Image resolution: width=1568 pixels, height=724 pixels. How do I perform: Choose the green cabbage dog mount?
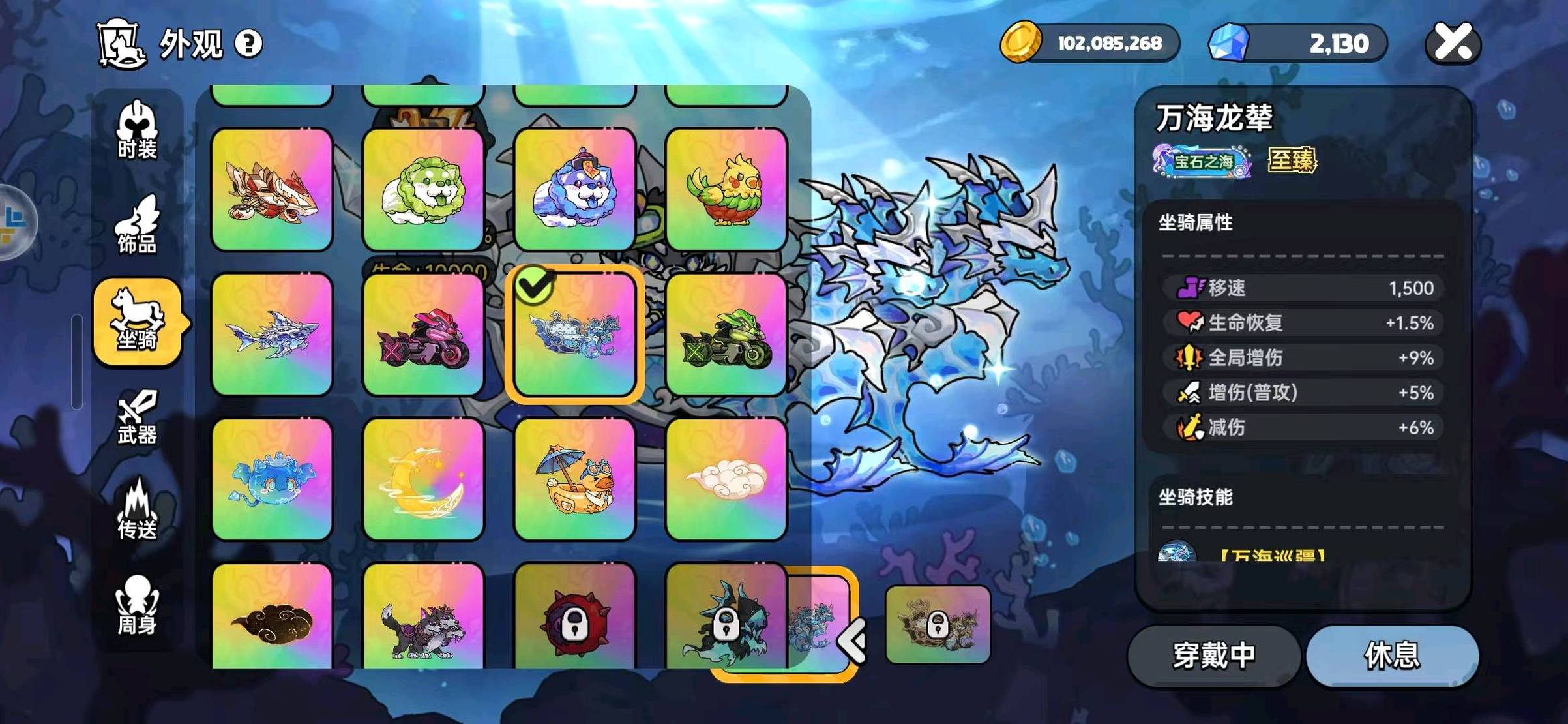point(423,189)
